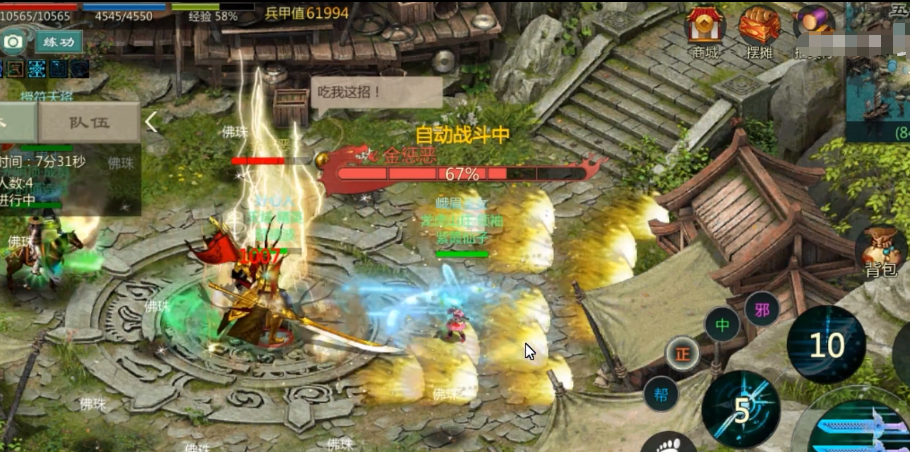Click the snowflake buff icon
The height and width of the screenshot is (452, 910).
tap(36, 68)
